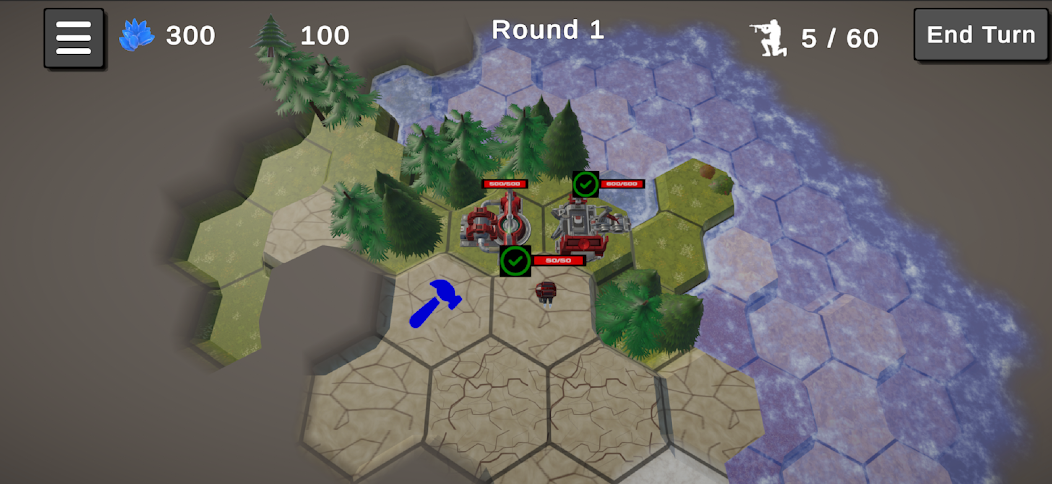Viewport: 1052px width, 484px height.
Task: Select the small red unit with 50/50 health
Action: [545, 291]
